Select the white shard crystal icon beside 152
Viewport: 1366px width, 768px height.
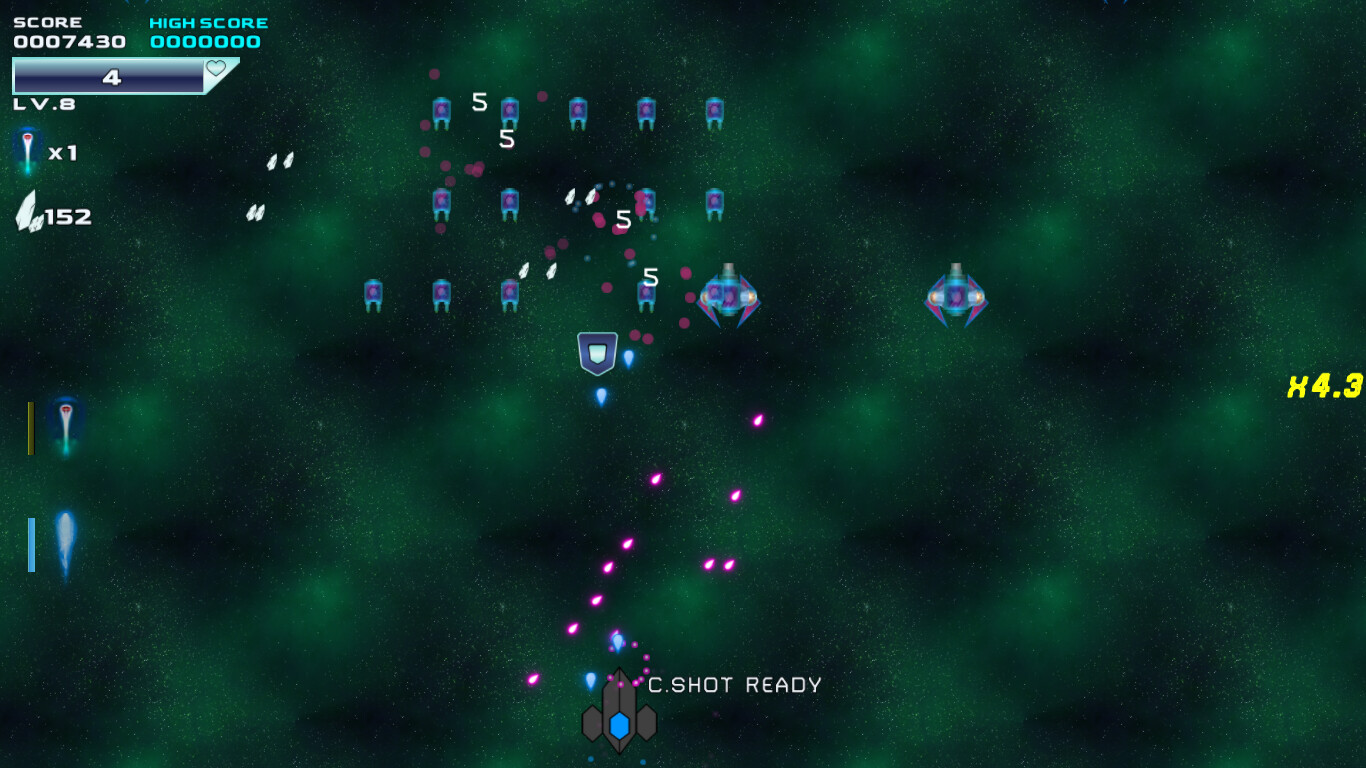[30, 210]
